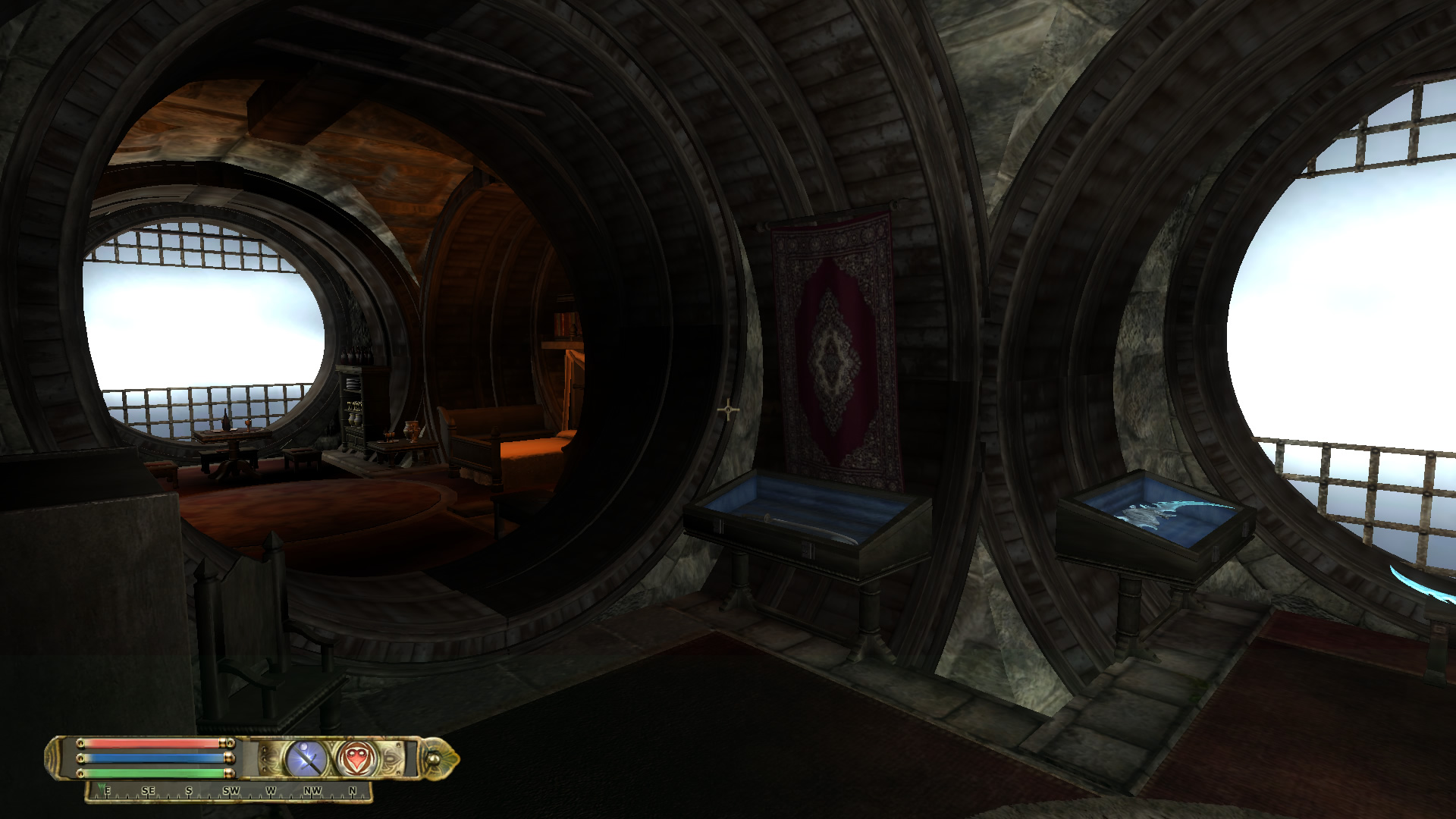Click the equipped sword weapon icon

(x=307, y=758)
